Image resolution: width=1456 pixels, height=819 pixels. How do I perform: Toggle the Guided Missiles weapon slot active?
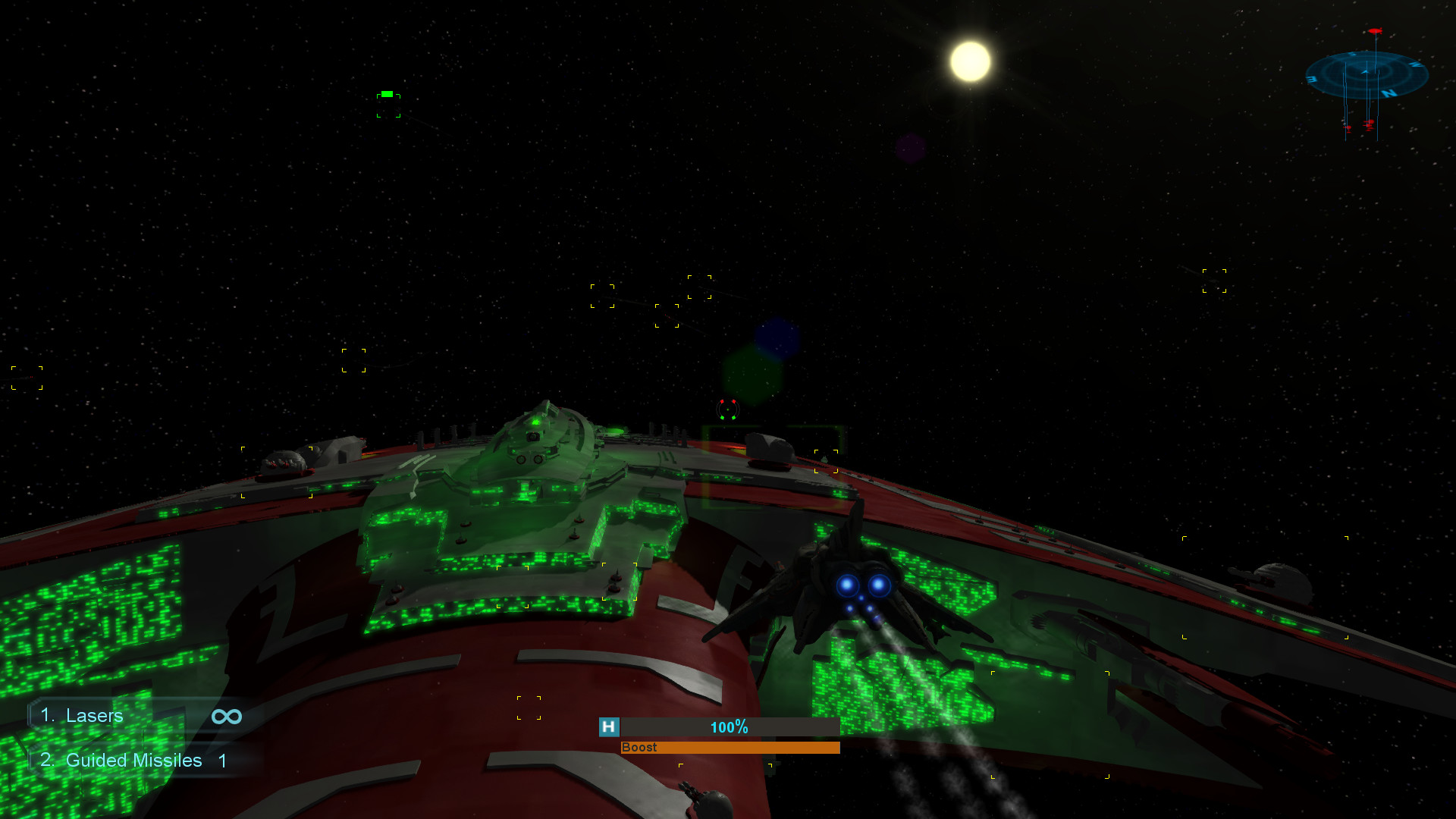133,761
